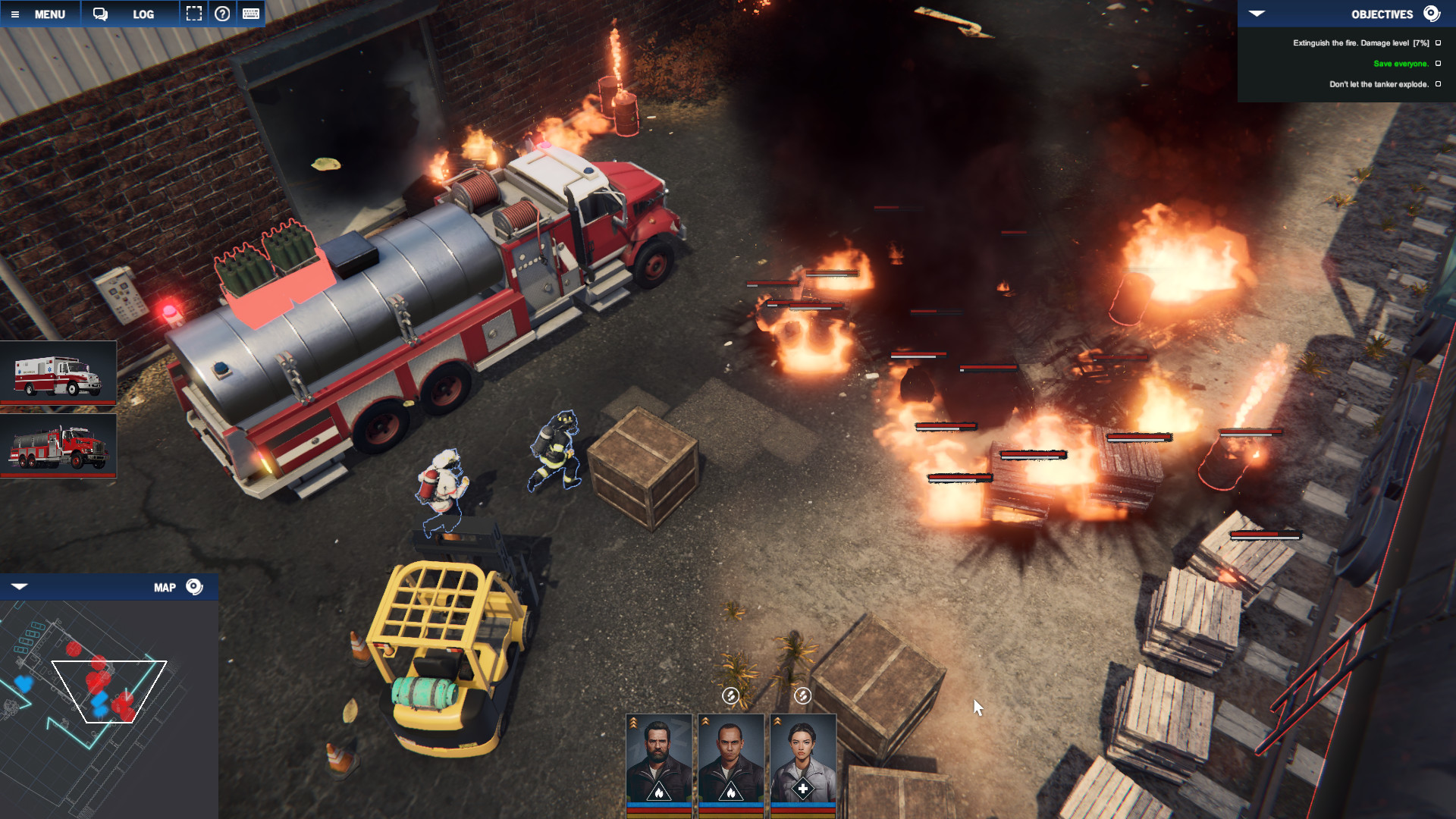Collapse the MAP panel using the chevron
Screen dimensions: 1456x819
pos(21,586)
